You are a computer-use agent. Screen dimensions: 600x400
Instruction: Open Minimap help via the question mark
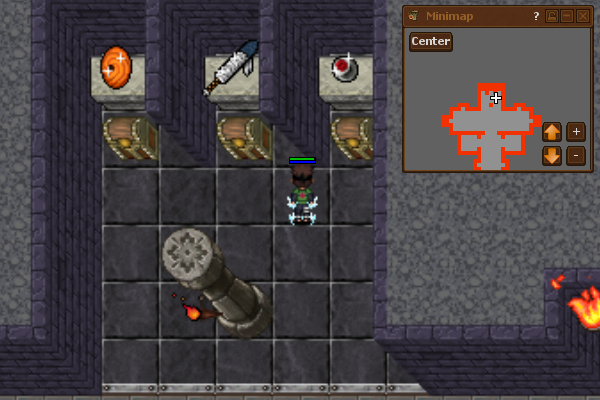point(536,16)
